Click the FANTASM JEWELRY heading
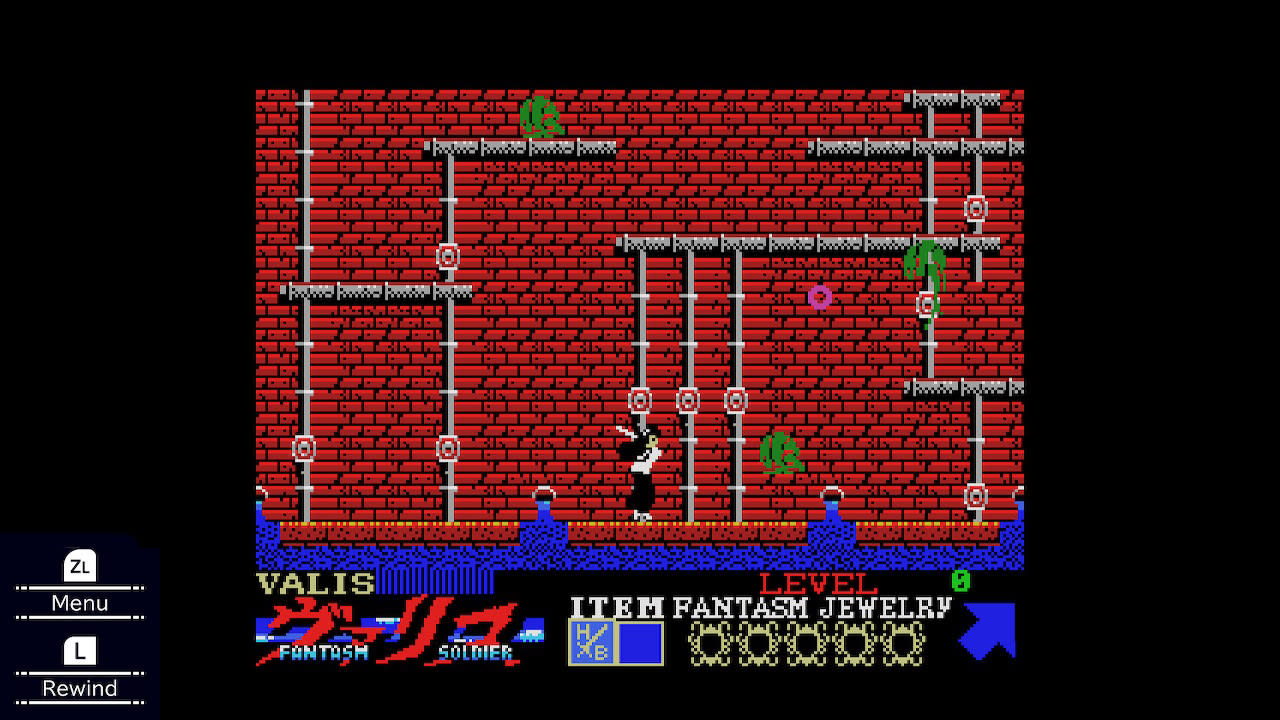The height and width of the screenshot is (720, 1280). [810, 607]
